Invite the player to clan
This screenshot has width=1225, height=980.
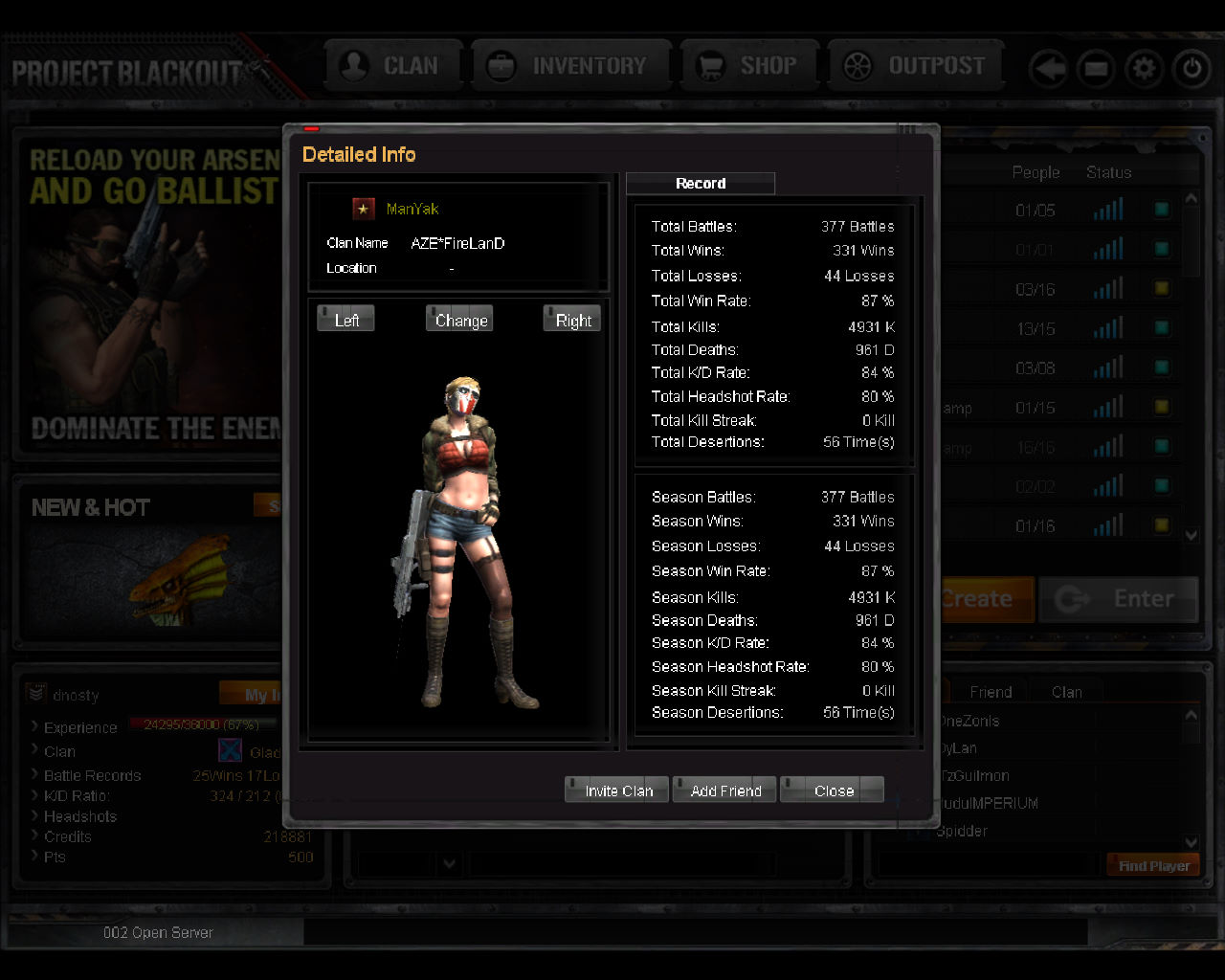[617, 791]
